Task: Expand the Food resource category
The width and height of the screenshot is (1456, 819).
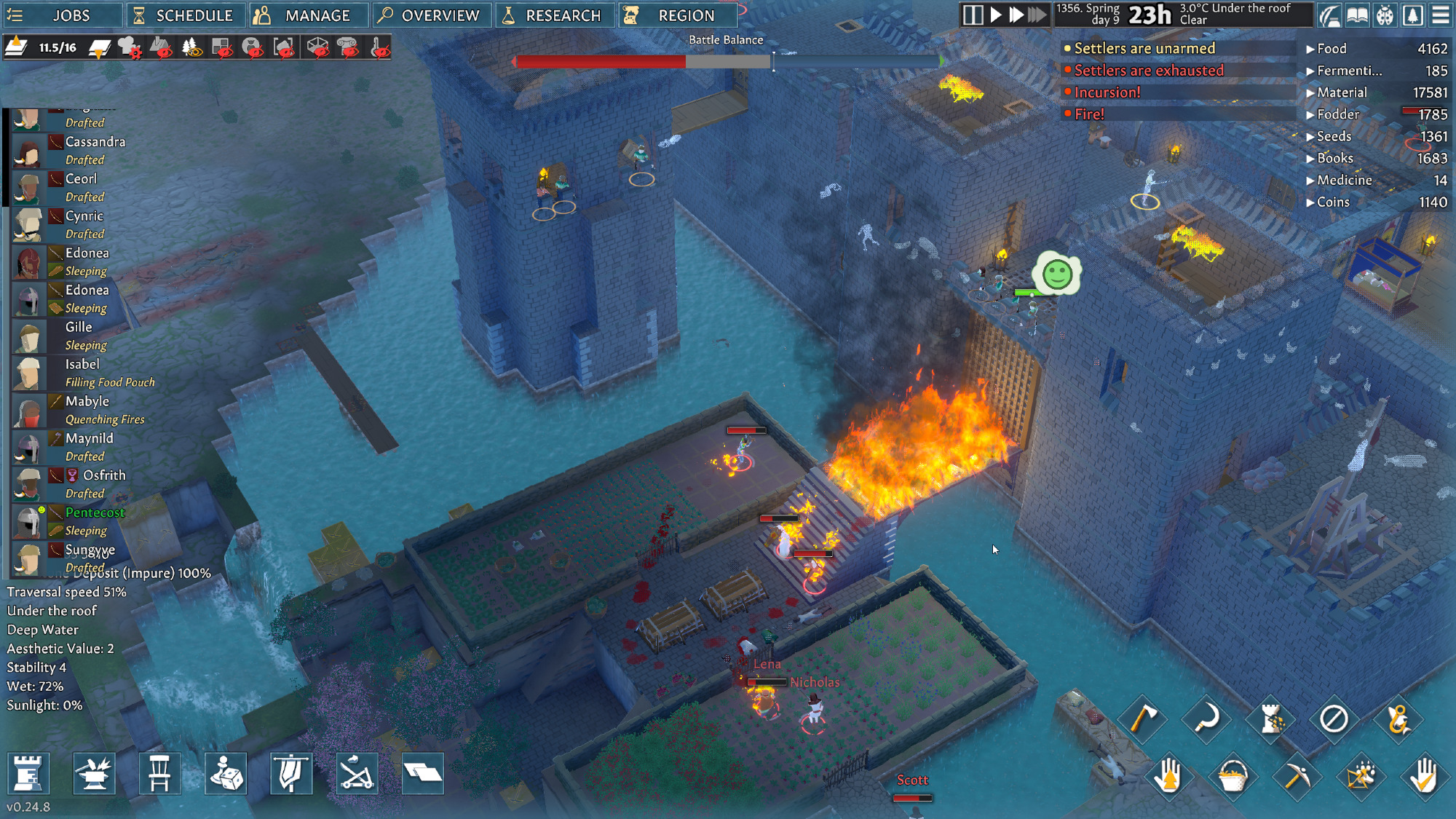Action: (1331, 49)
